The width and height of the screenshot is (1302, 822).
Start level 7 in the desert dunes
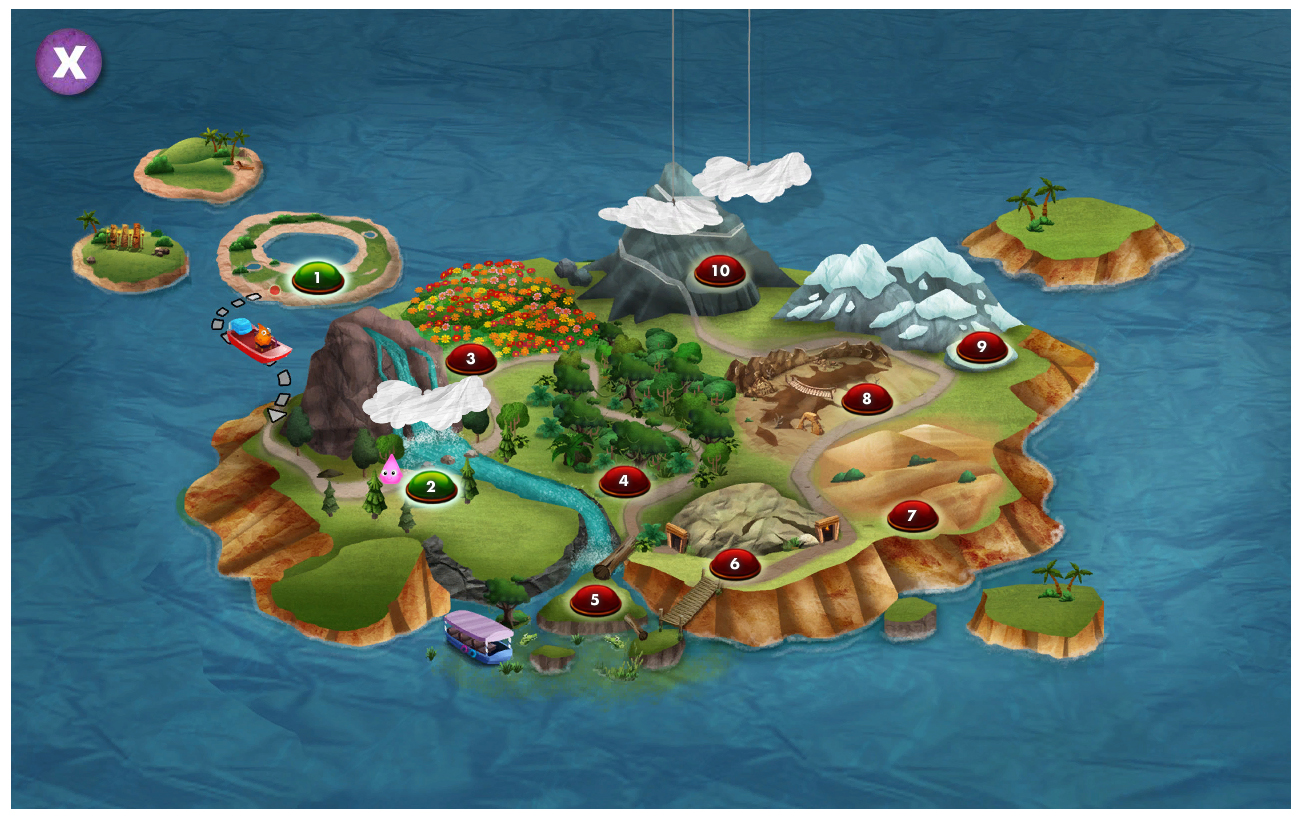coord(912,516)
